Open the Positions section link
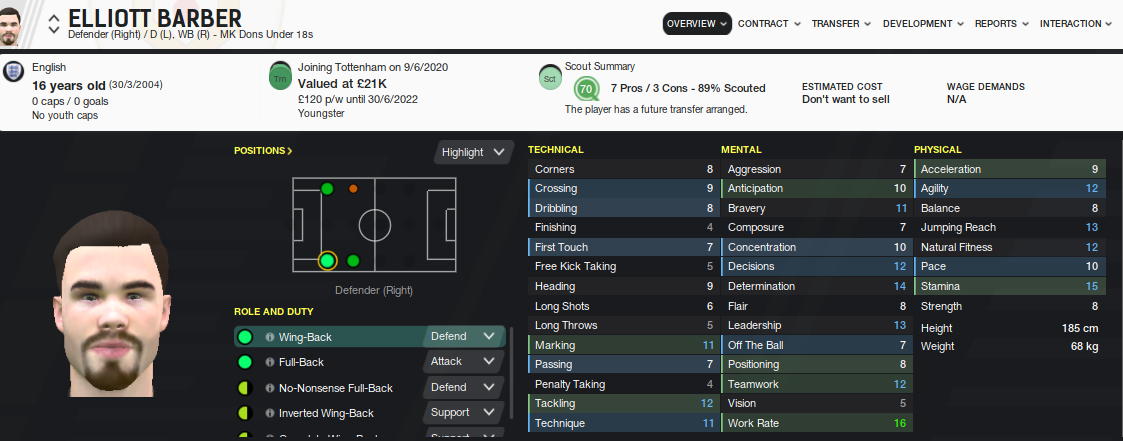Viewport: 1123px width, 441px height. [x=263, y=151]
